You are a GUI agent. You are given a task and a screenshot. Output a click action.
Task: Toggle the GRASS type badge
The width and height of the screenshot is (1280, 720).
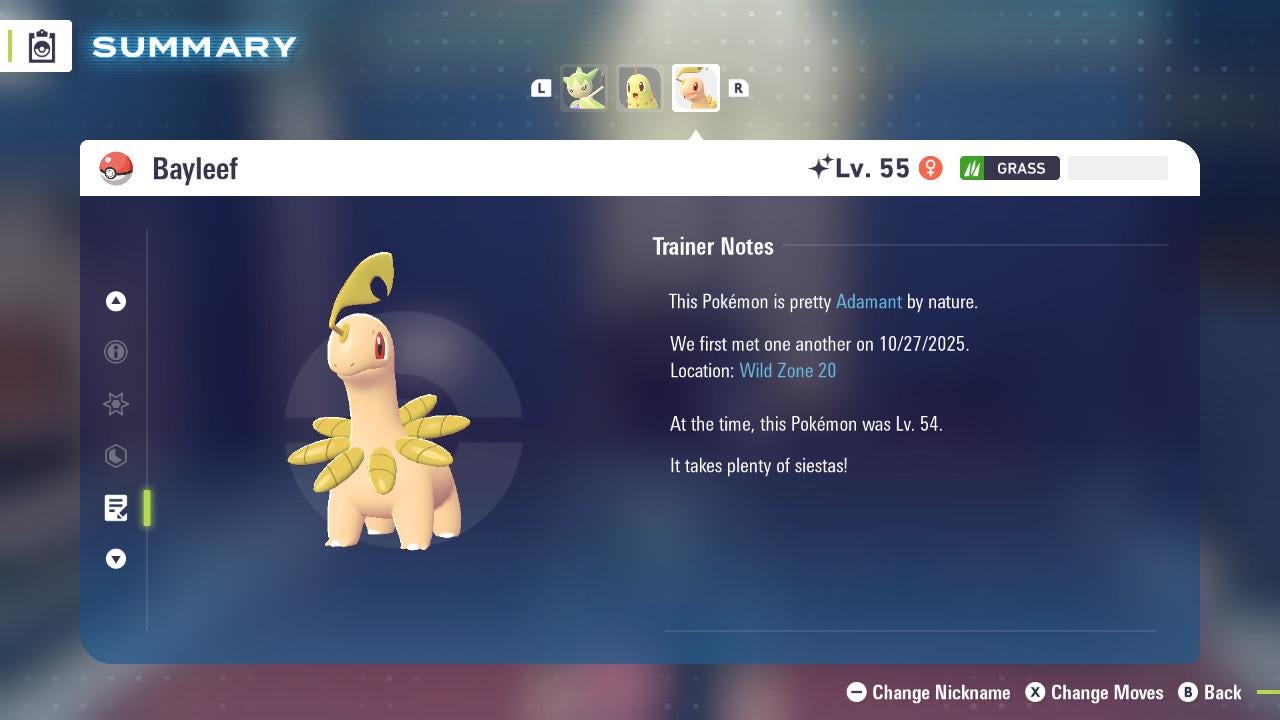[x=1010, y=168]
